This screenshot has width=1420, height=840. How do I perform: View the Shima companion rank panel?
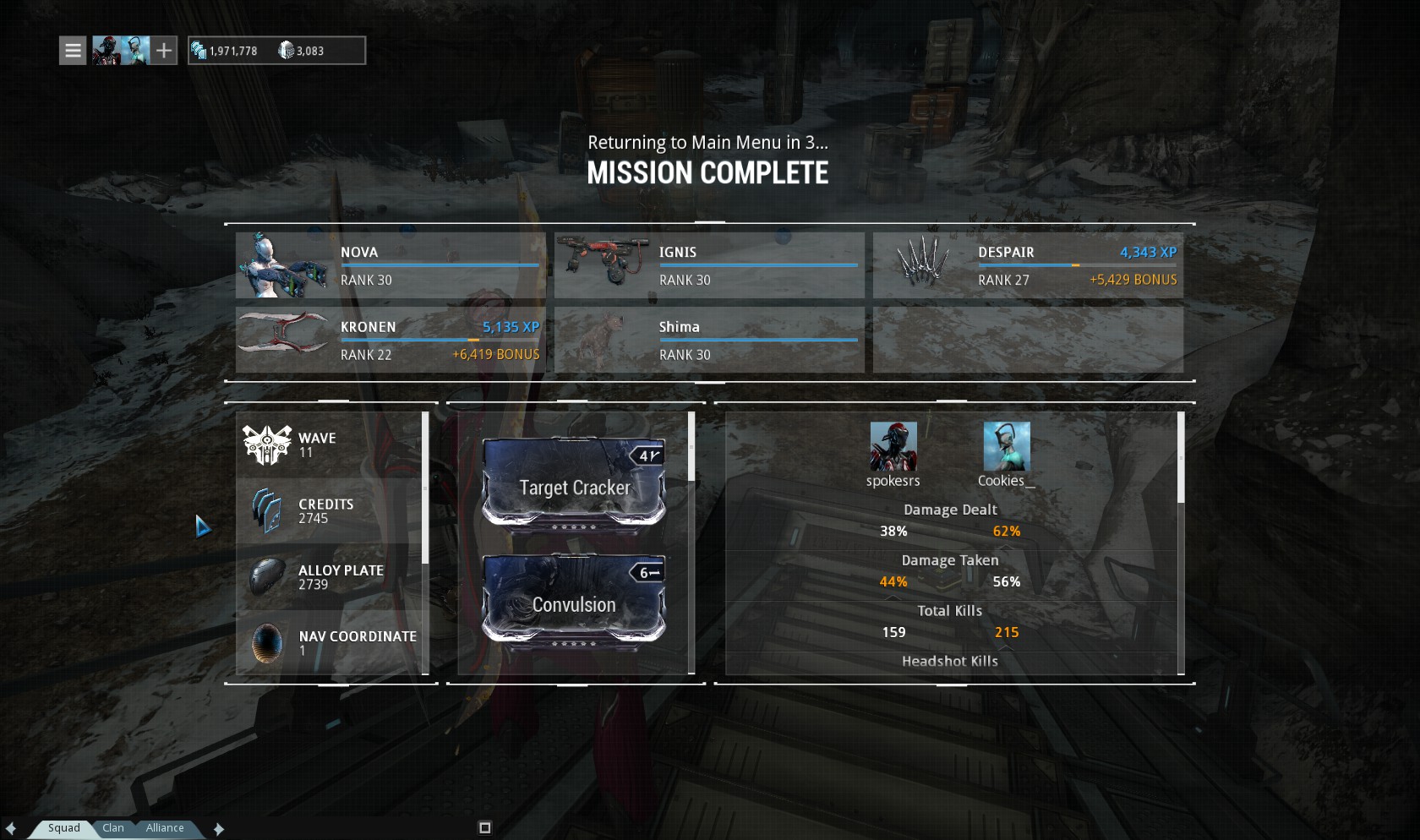tap(709, 340)
